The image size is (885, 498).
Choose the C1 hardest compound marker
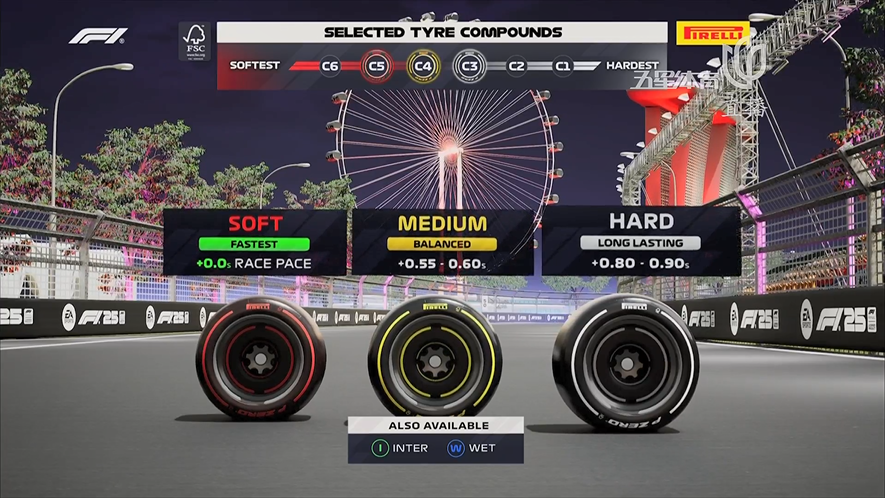(563, 65)
